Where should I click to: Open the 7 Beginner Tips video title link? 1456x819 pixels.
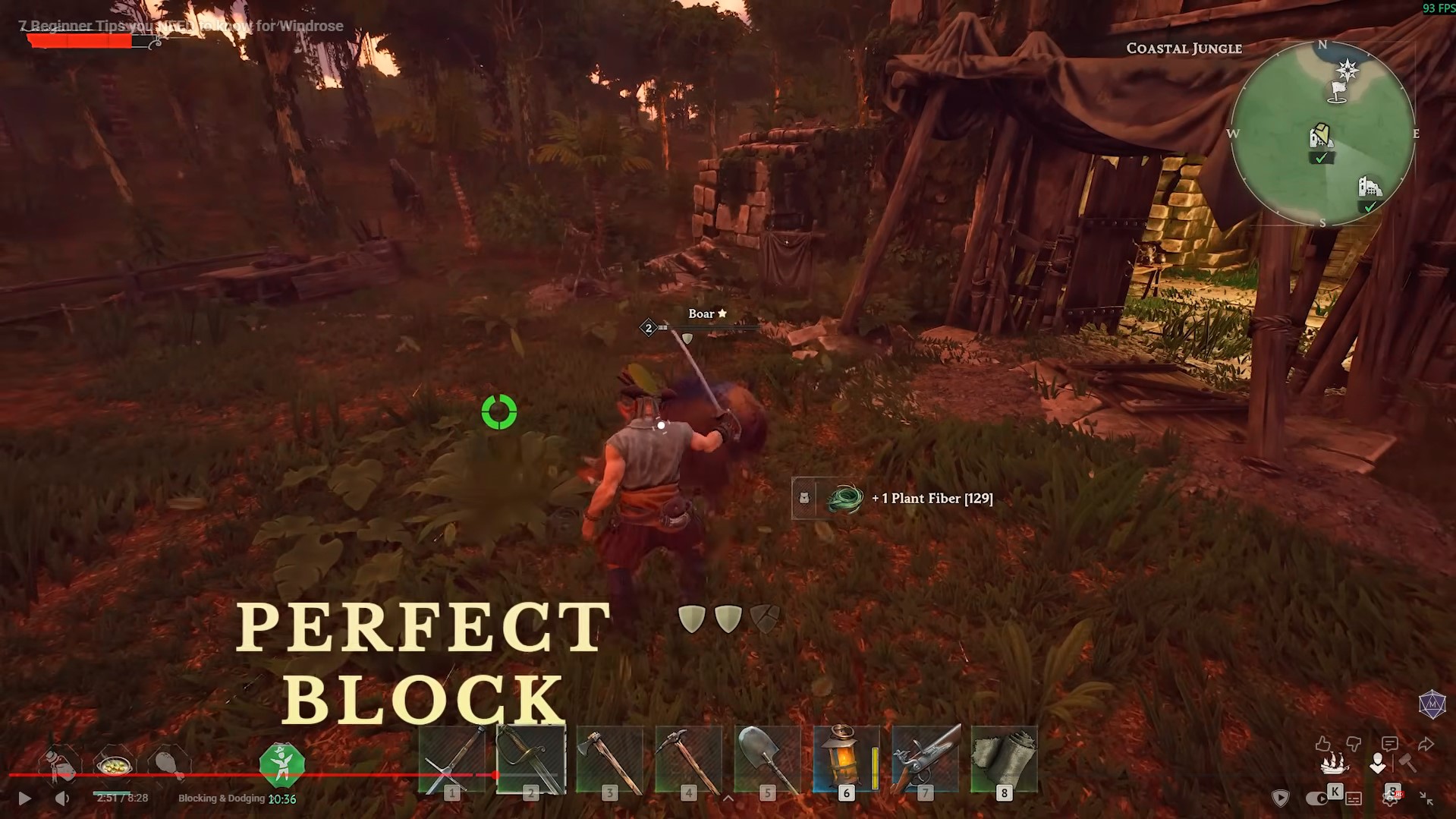(182, 25)
